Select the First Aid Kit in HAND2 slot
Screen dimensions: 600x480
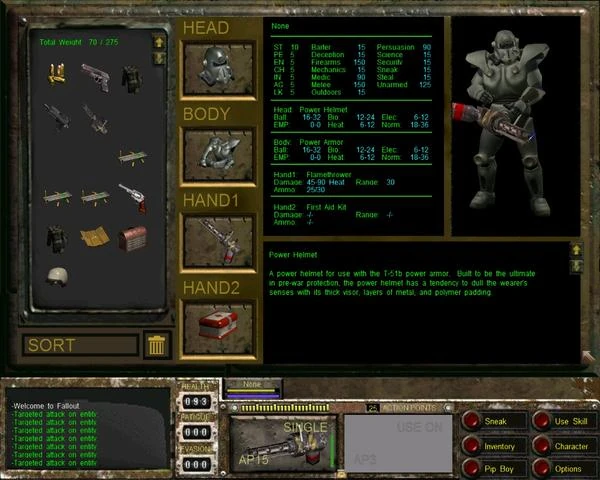coord(218,327)
